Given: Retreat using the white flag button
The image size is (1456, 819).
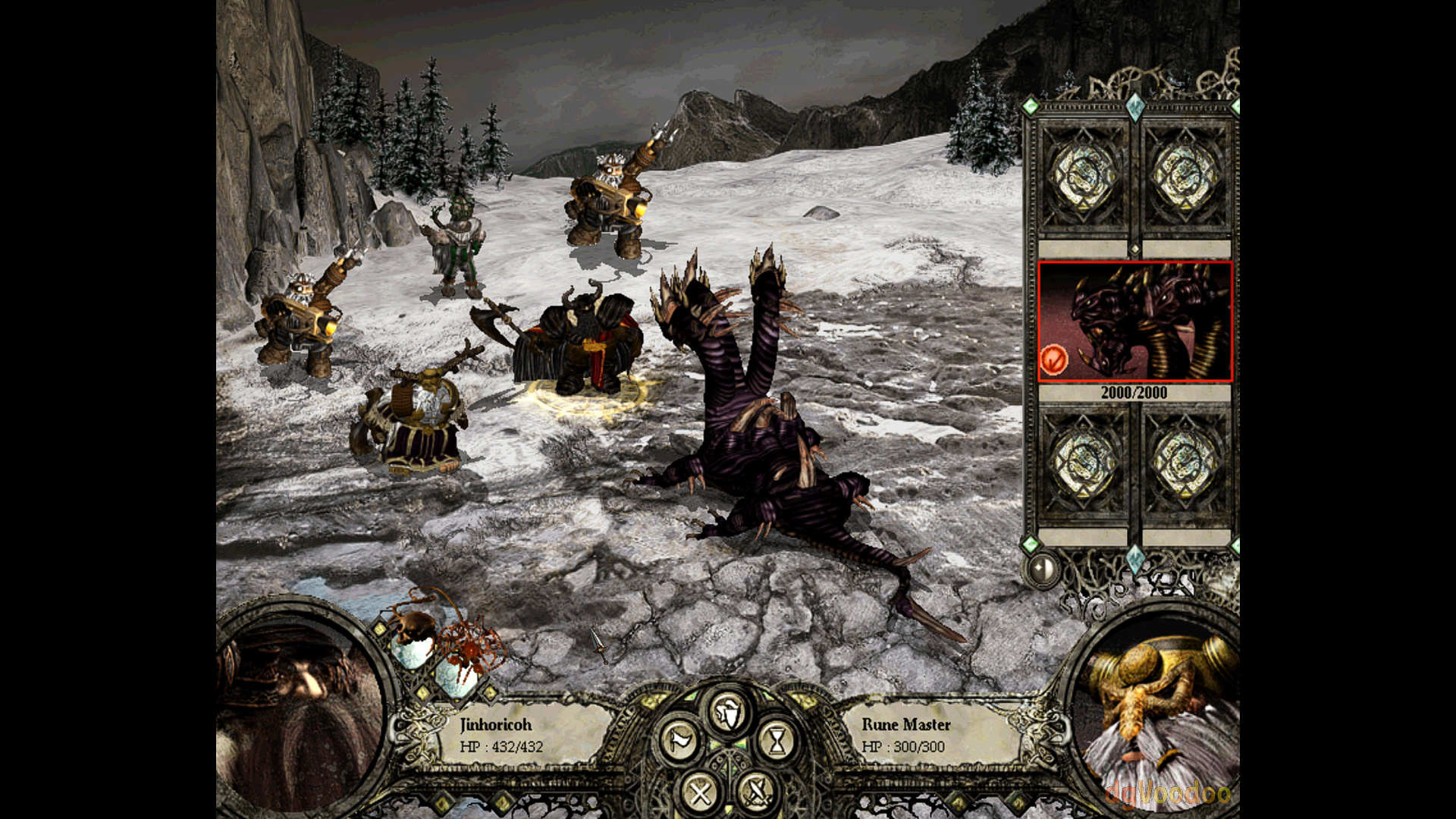Looking at the screenshot, I should 679,740.
